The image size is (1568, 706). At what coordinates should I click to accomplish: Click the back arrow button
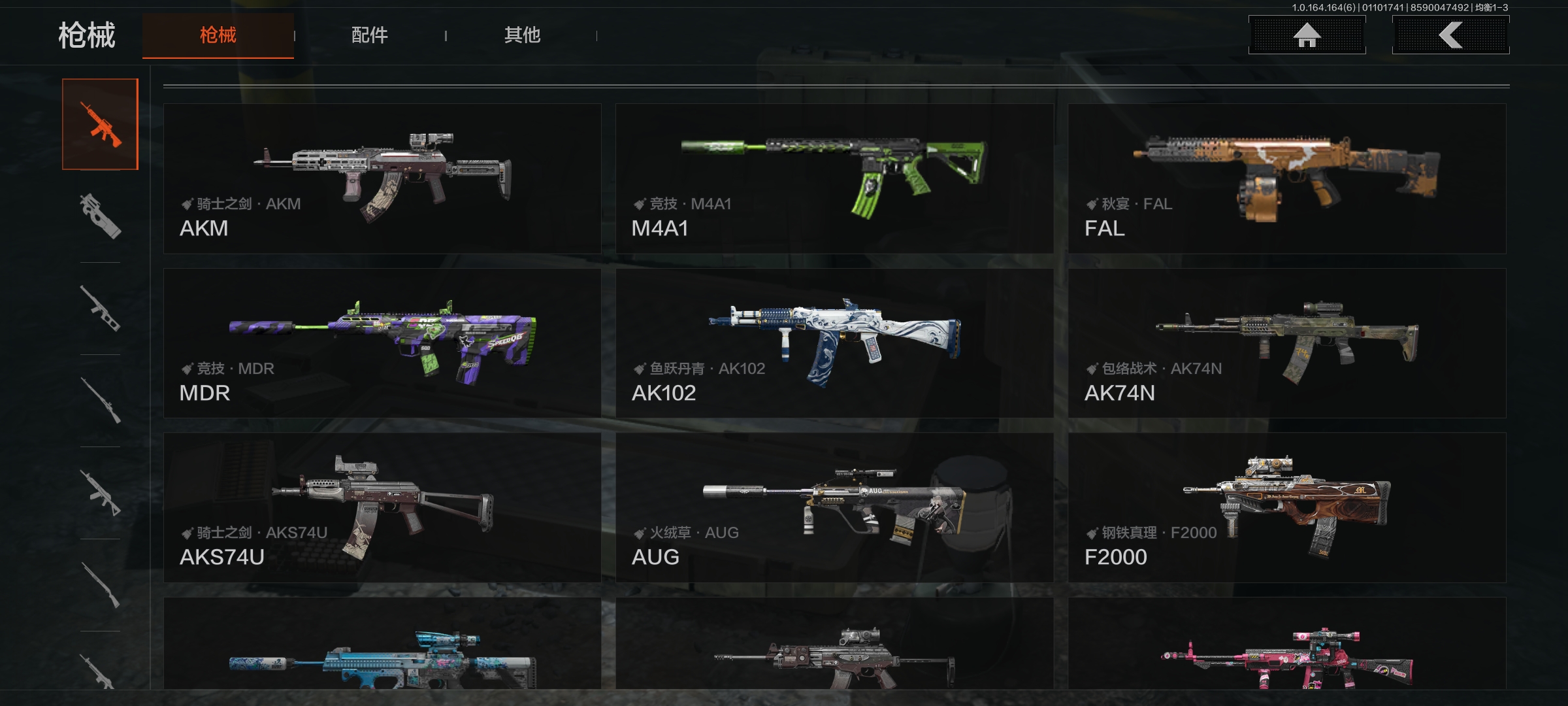[x=1450, y=35]
